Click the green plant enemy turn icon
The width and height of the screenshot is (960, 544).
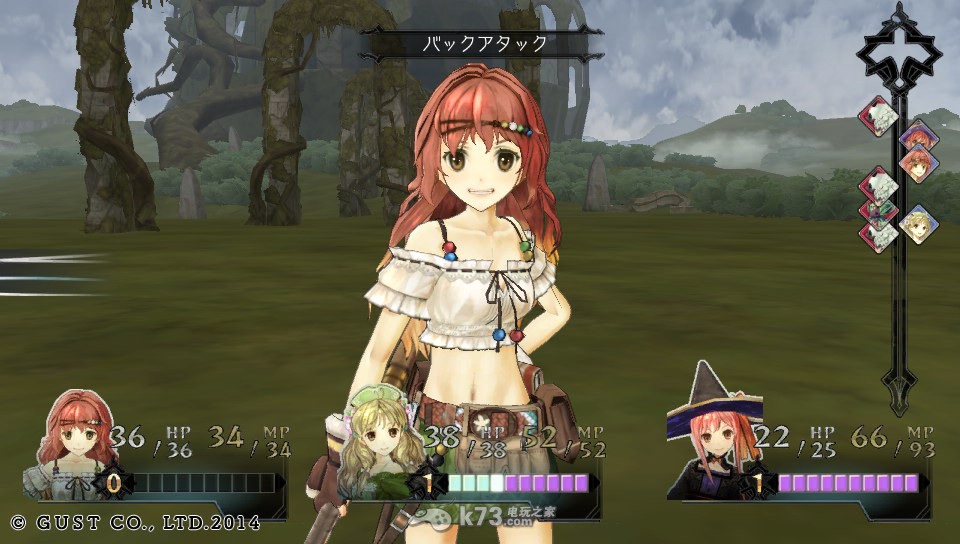pos(877,211)
